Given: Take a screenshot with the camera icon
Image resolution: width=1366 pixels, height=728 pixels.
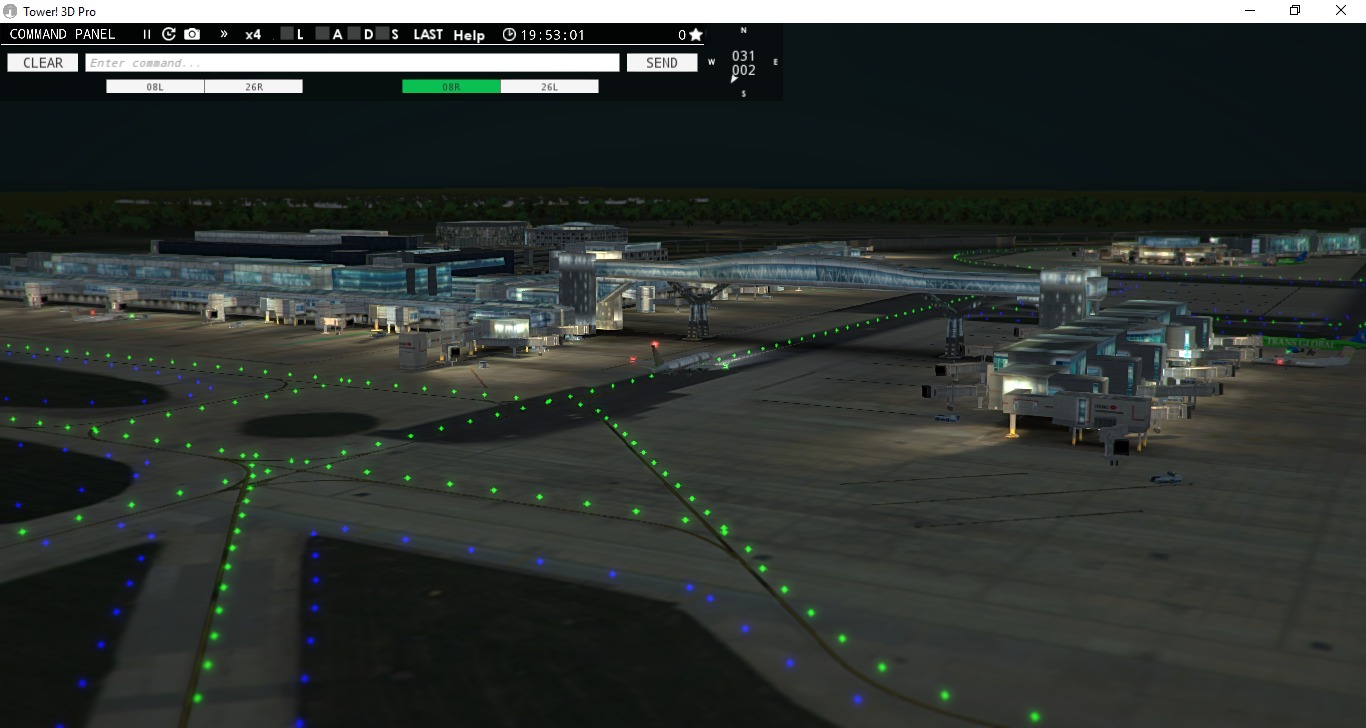Looking at the screenshot, I should (191, 34).
